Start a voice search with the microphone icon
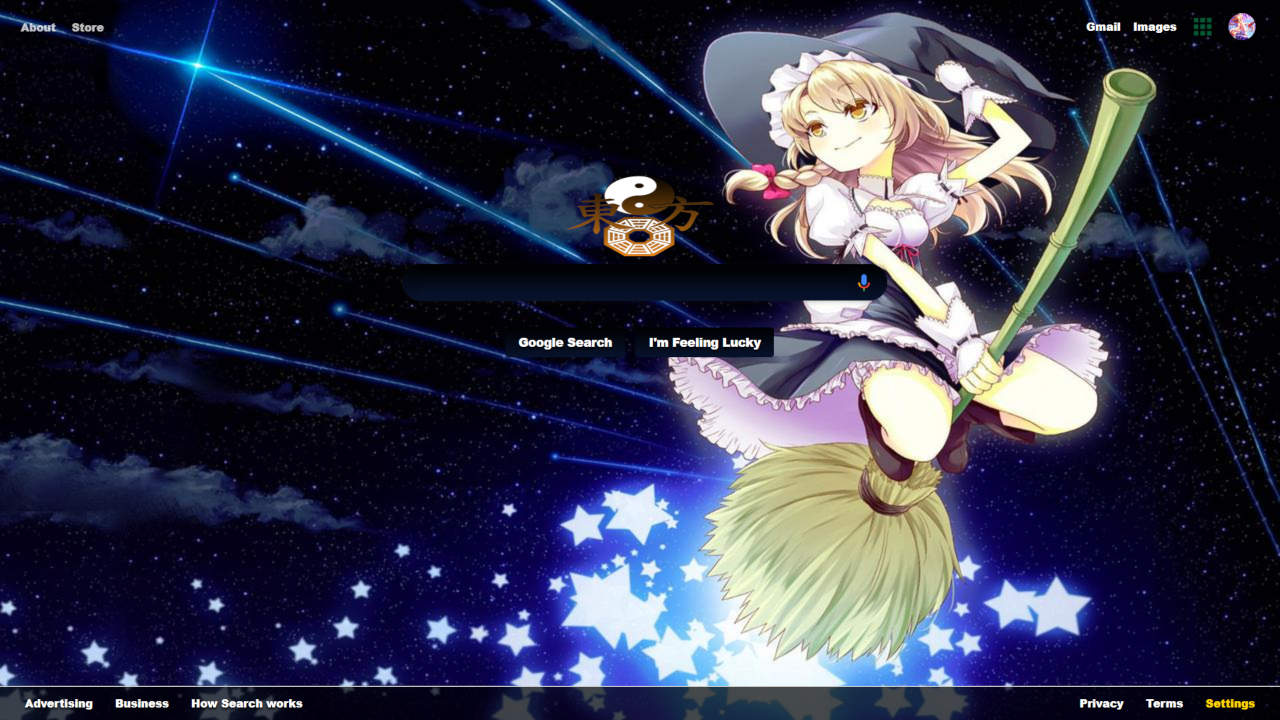The height and width of the screenshot is (720, 1280). (x=862, y=283)
